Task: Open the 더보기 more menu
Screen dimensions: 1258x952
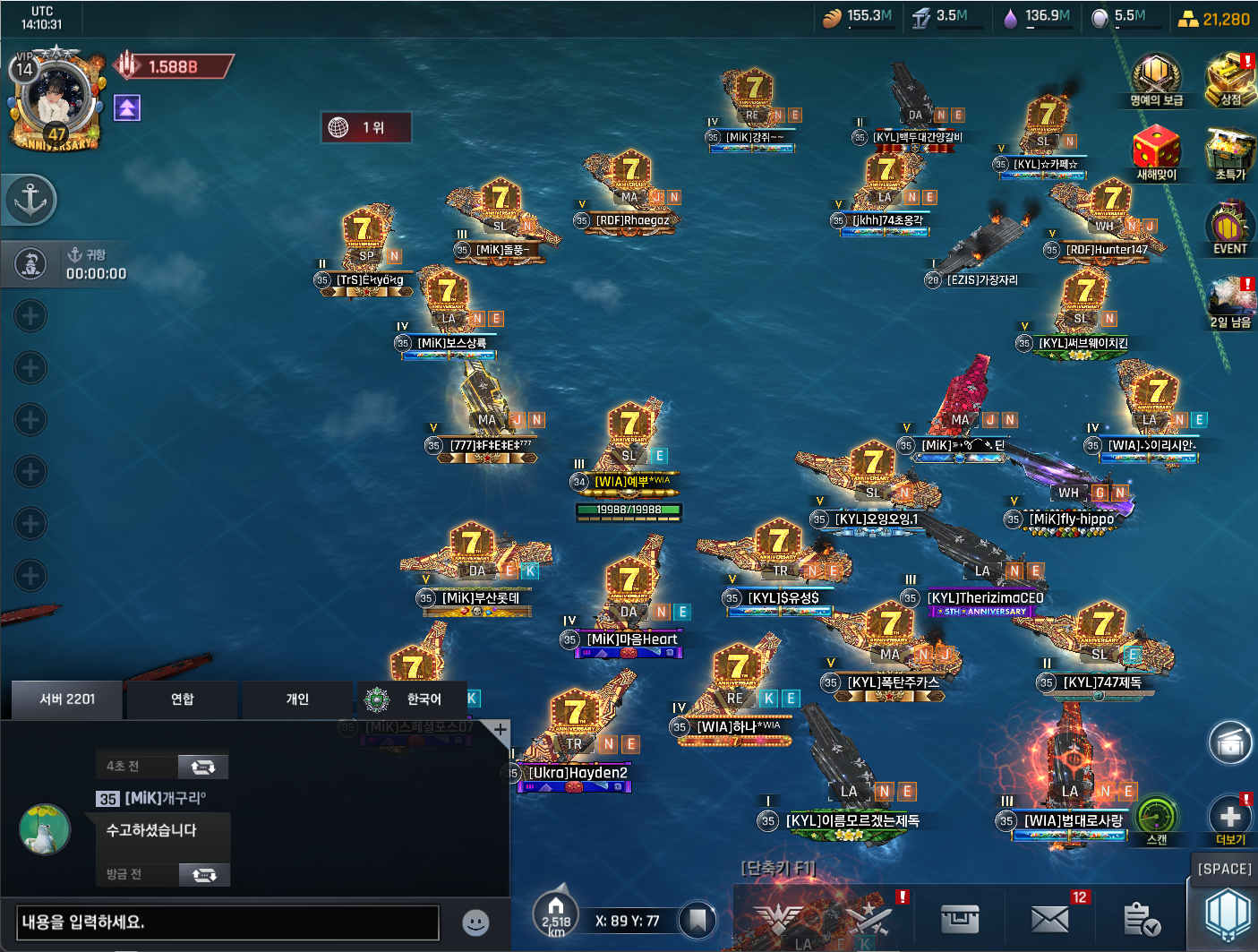Action: coord(1230,819)
